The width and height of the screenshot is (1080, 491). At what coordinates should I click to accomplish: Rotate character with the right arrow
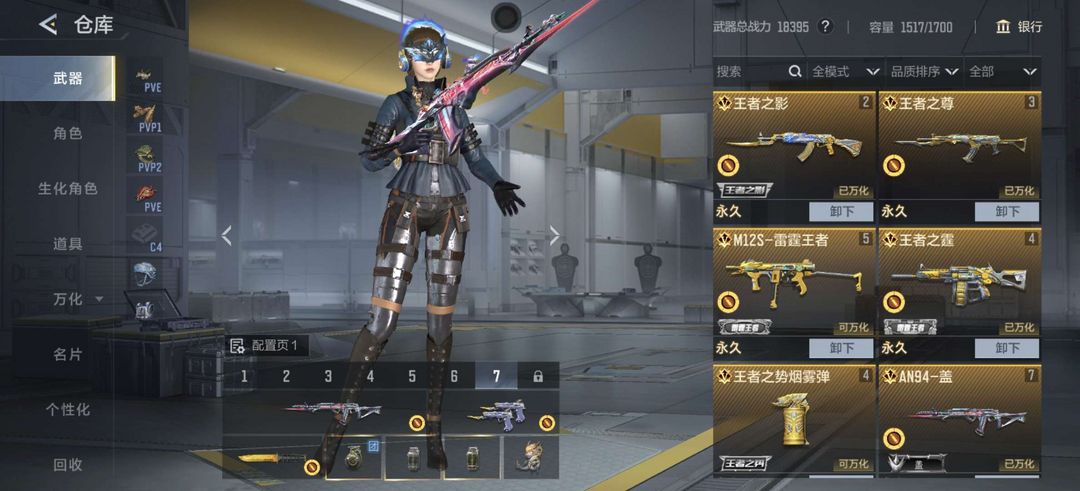(x=555, y=236)
